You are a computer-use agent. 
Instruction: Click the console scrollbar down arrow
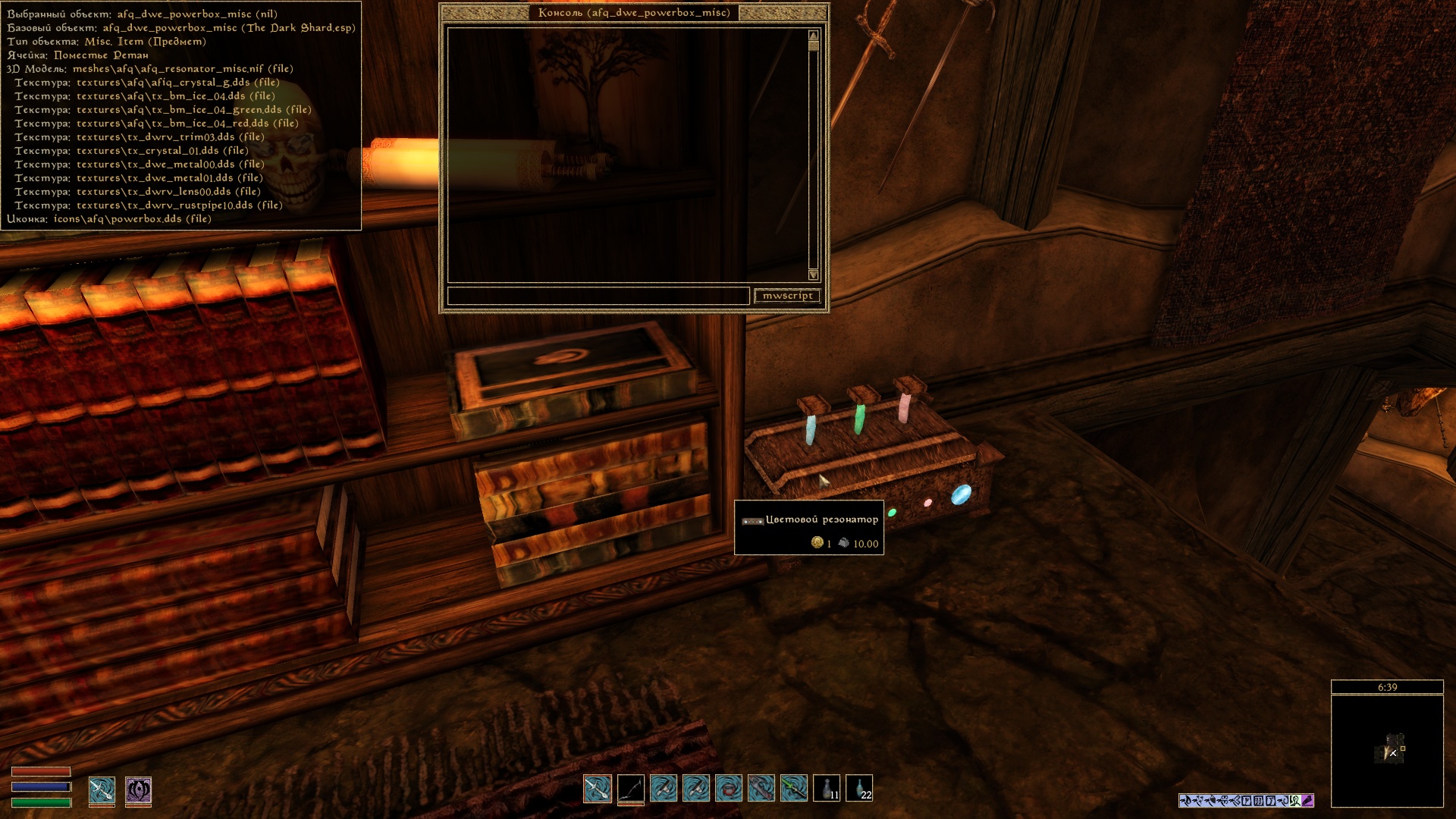[x=814, y=275]
